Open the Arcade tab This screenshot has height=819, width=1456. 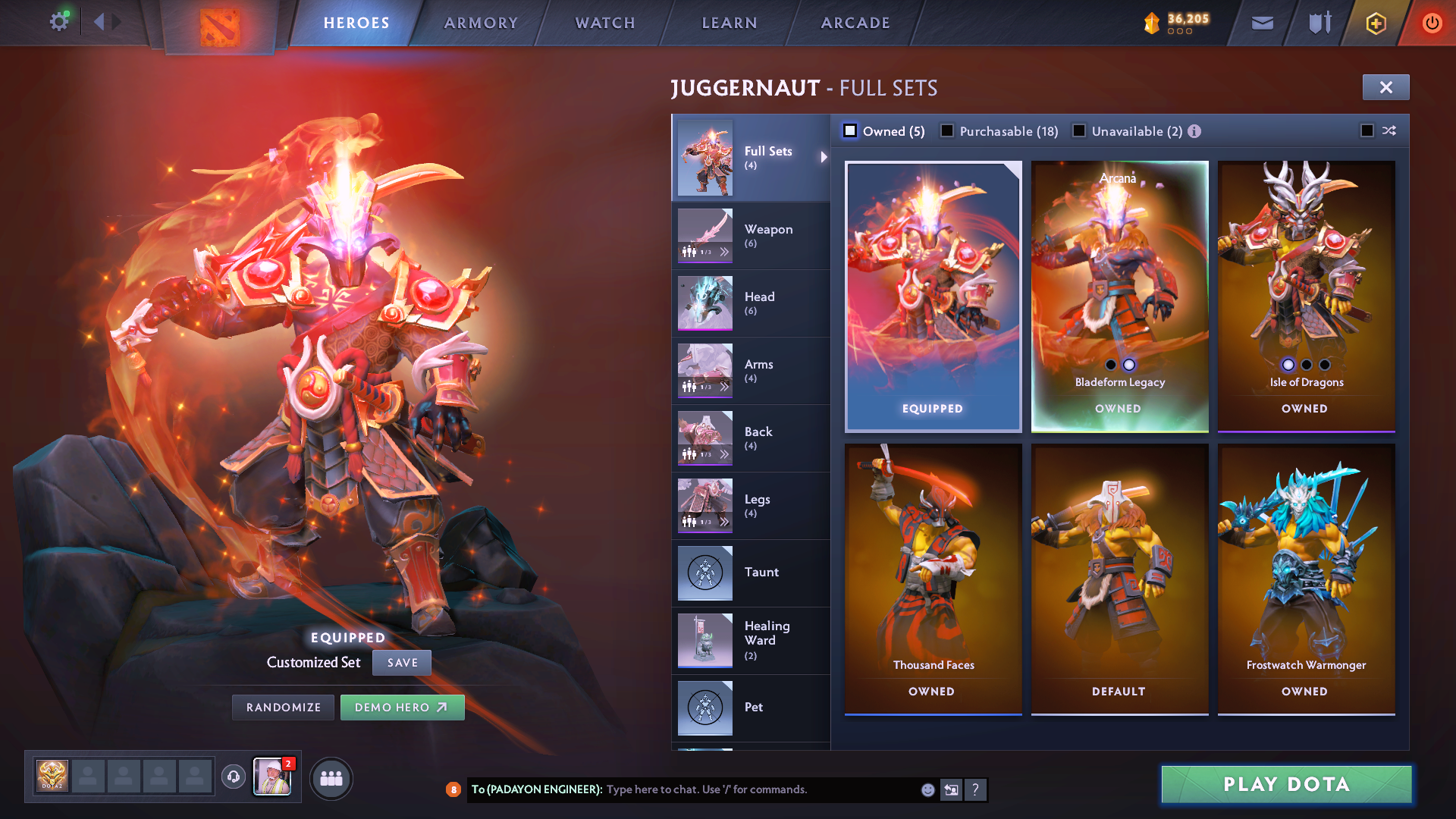[x=855, y=23]
